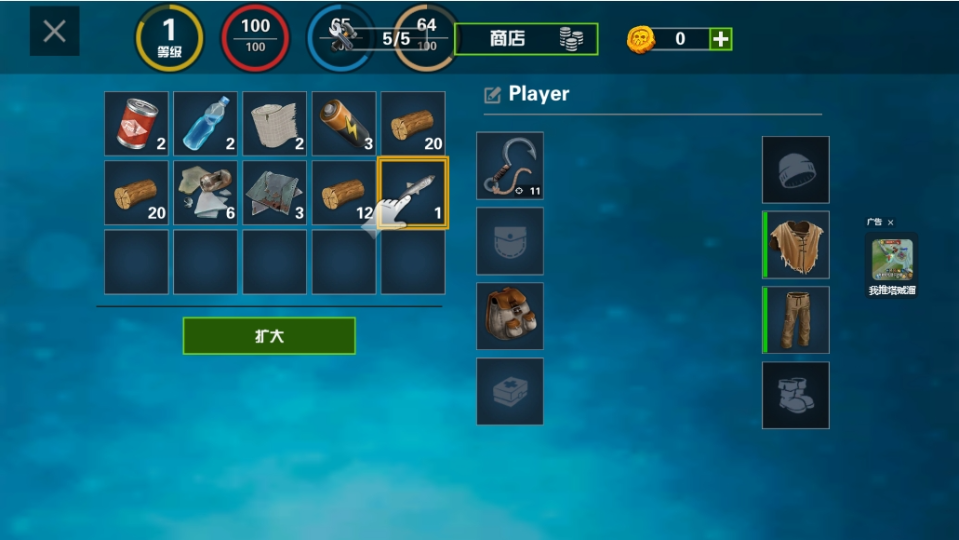Edit the Player name with pencil icon
959x540 pixels.
click(492, 95)
